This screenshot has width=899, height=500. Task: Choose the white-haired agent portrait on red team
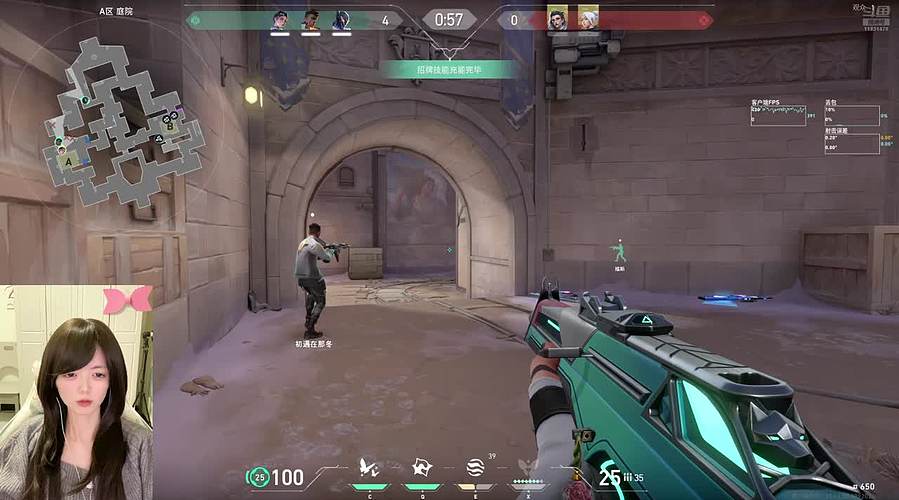[588, 19]
